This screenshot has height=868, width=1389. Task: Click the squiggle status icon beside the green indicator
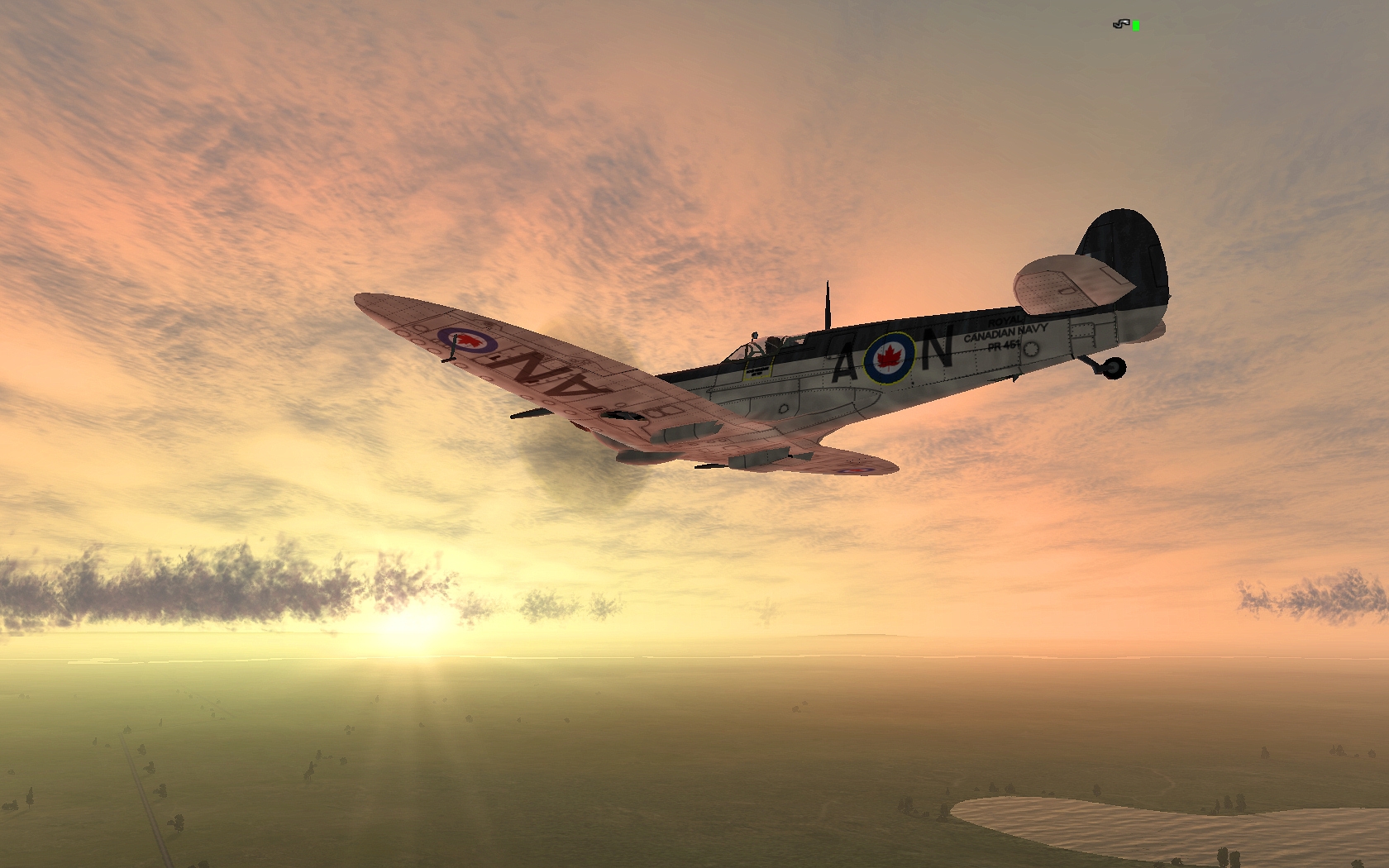click(x=1120, y=25)
